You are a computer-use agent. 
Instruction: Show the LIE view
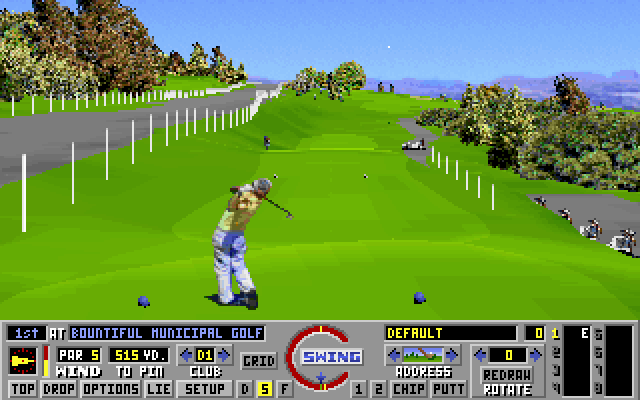coord(158,388)
